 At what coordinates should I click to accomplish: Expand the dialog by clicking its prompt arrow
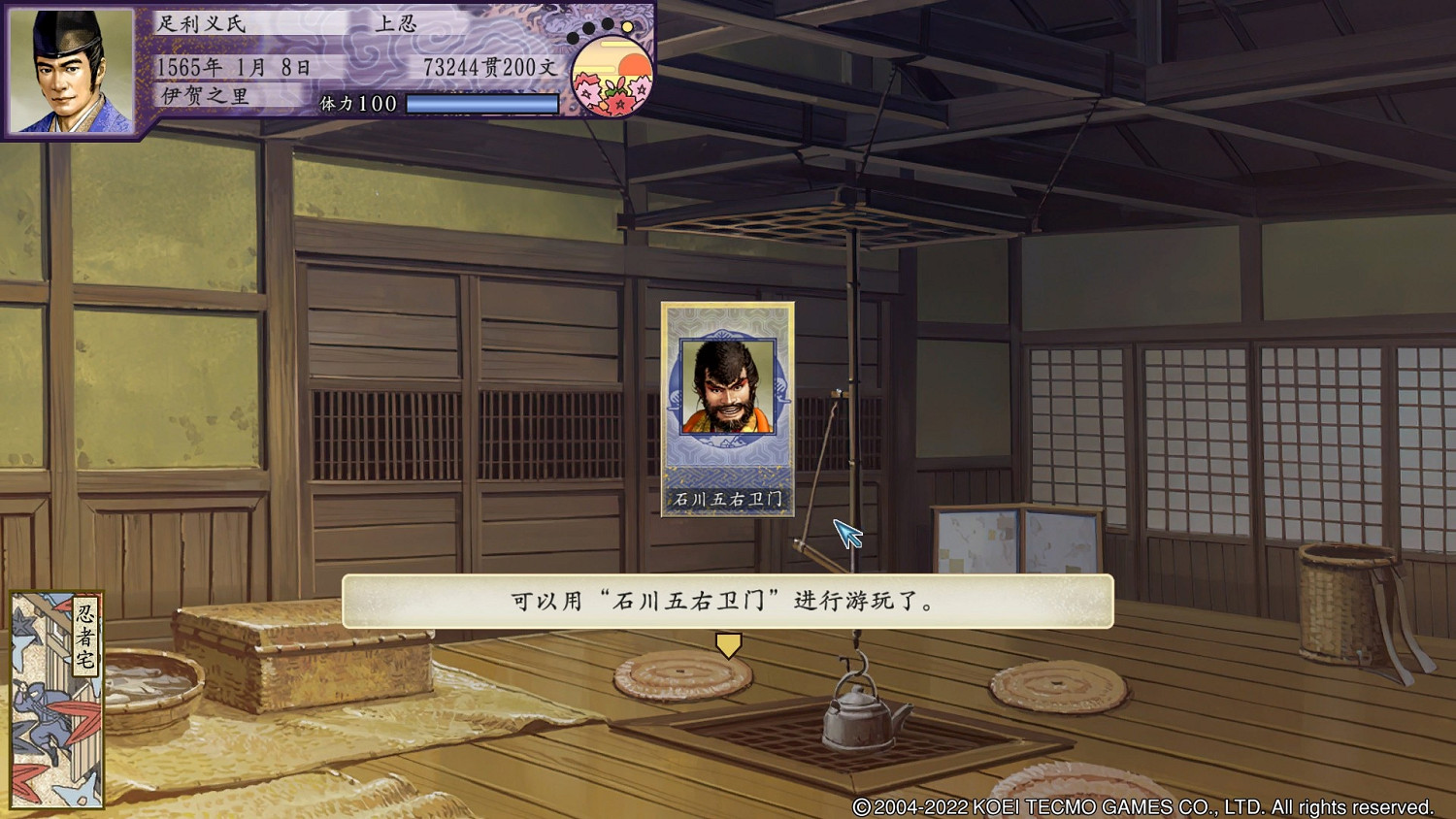tap(727, 644)
